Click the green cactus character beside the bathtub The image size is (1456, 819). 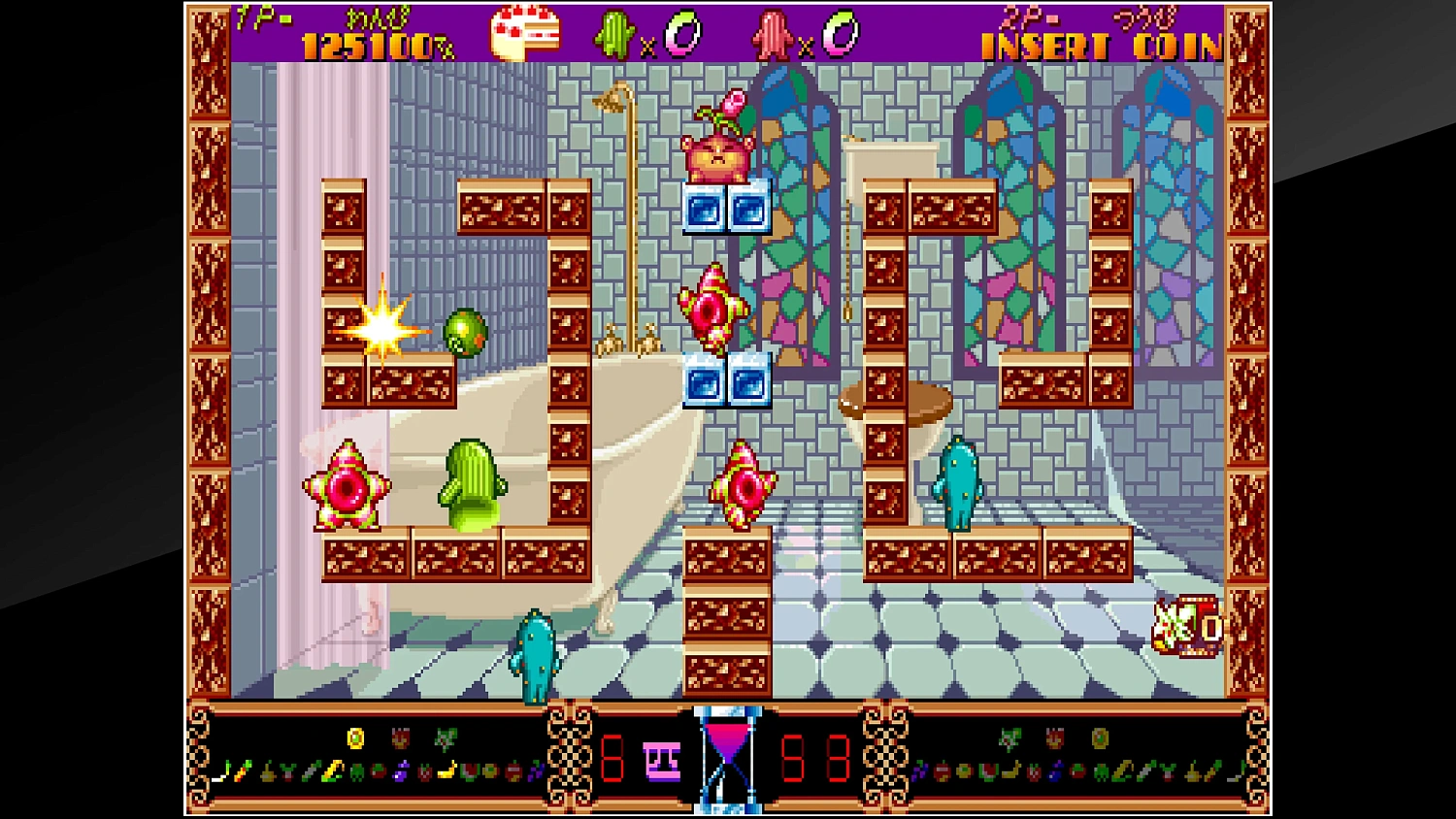[x=473, y=485]
